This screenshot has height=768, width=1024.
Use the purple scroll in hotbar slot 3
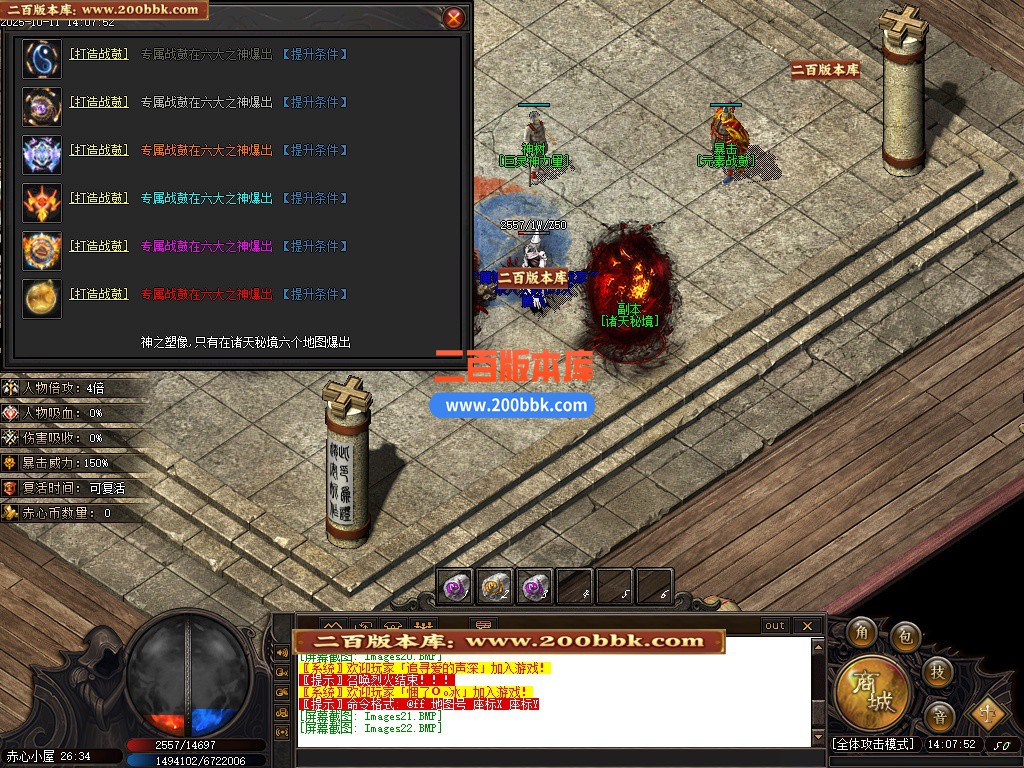[536, 587]
